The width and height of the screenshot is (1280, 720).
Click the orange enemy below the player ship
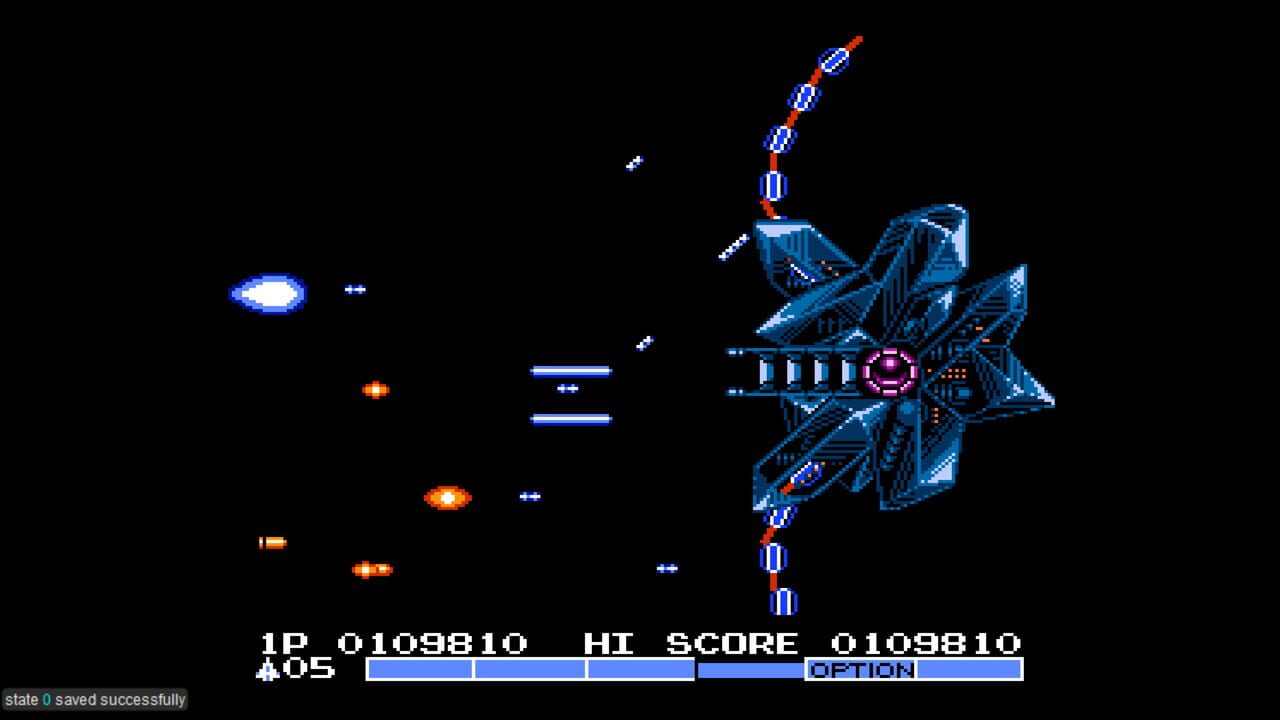[x=376, y=391]
